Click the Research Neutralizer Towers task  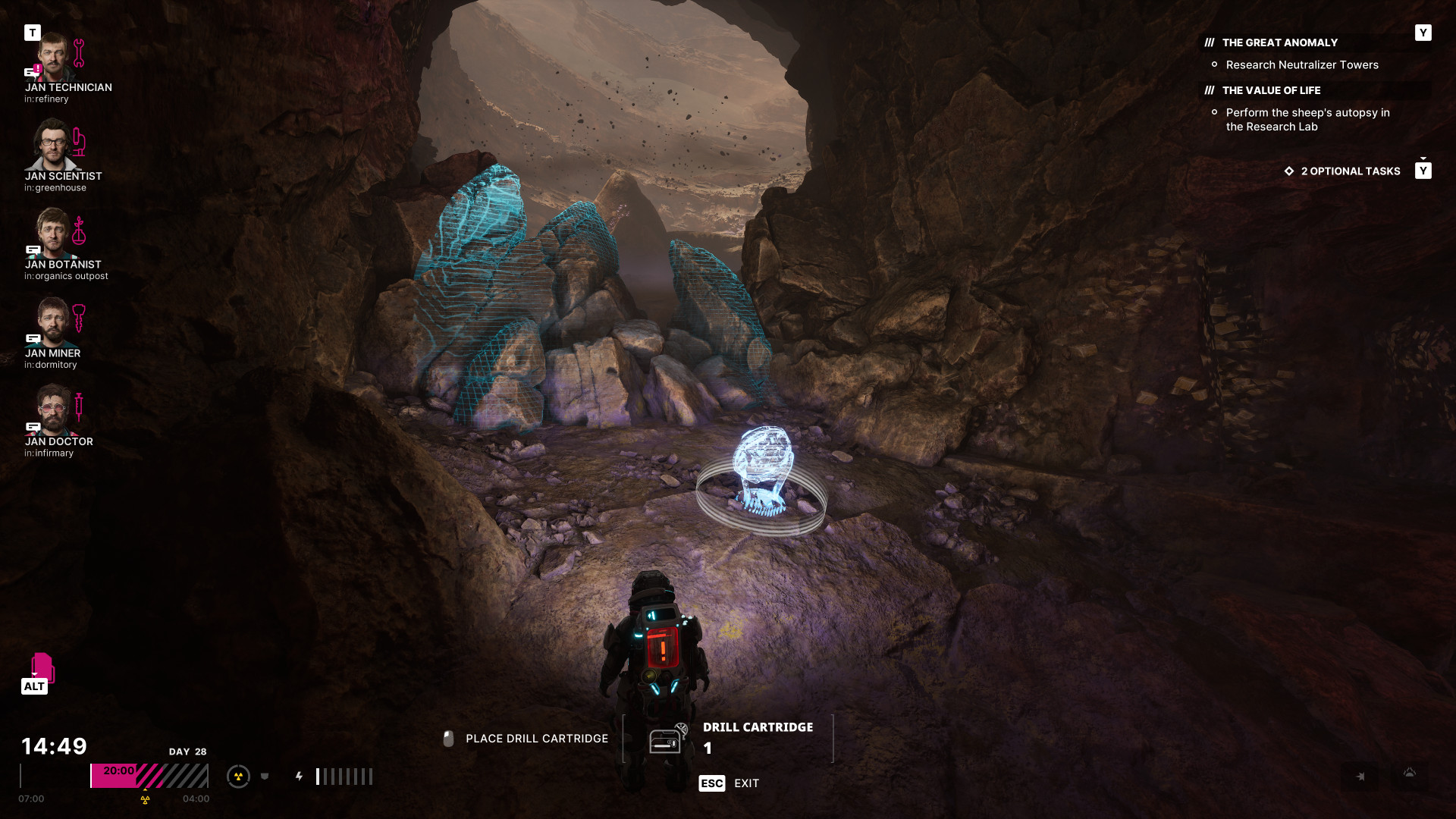click(1302, 65)
